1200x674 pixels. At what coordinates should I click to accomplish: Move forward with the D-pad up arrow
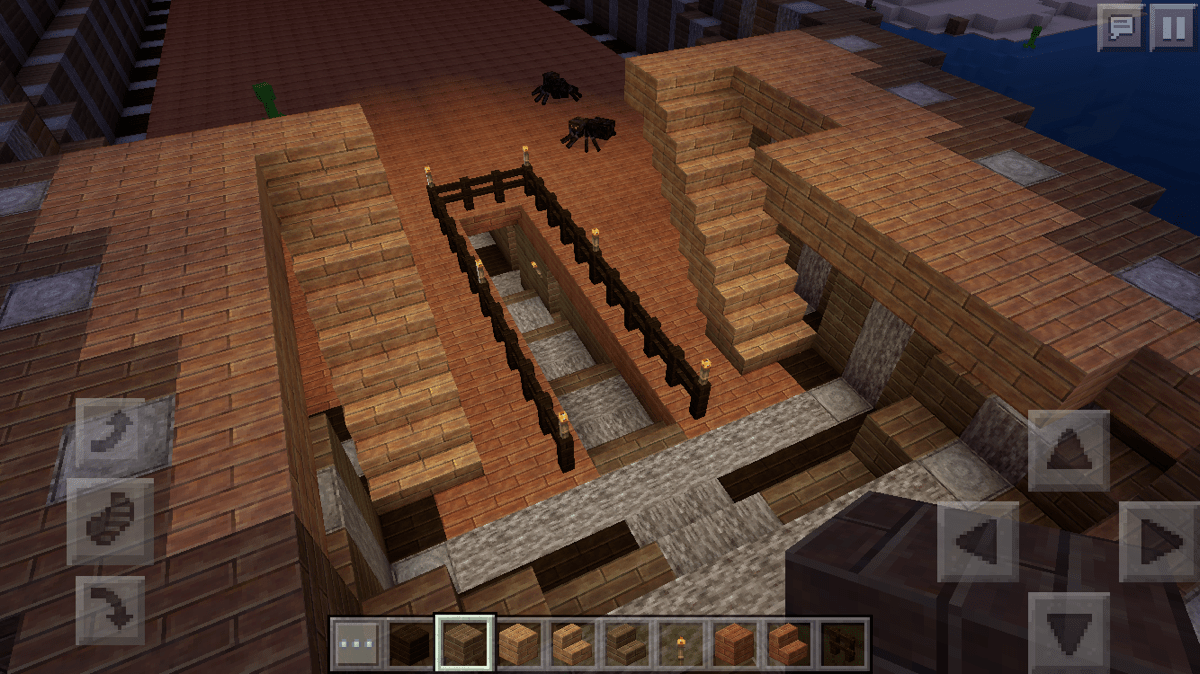(x=1068, y=451)
